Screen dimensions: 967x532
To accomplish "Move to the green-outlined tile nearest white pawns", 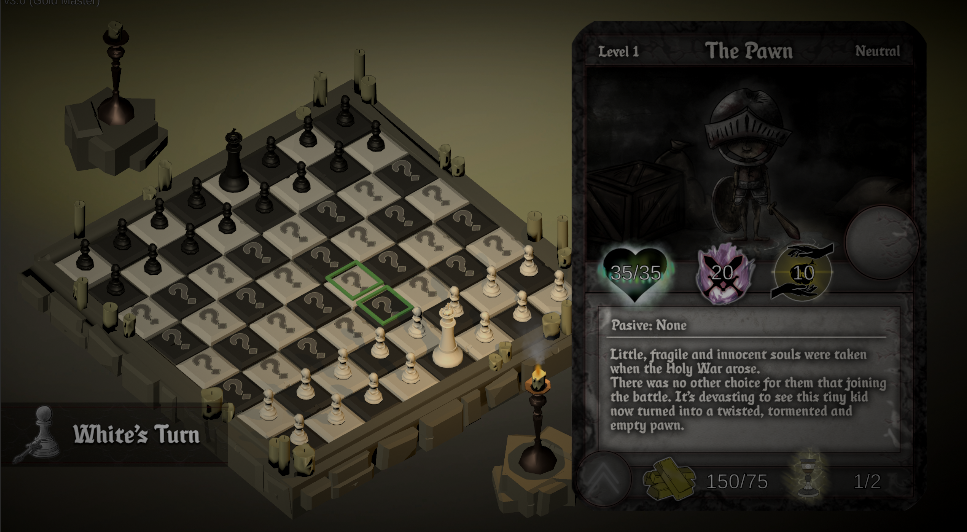I will [384, 303].
